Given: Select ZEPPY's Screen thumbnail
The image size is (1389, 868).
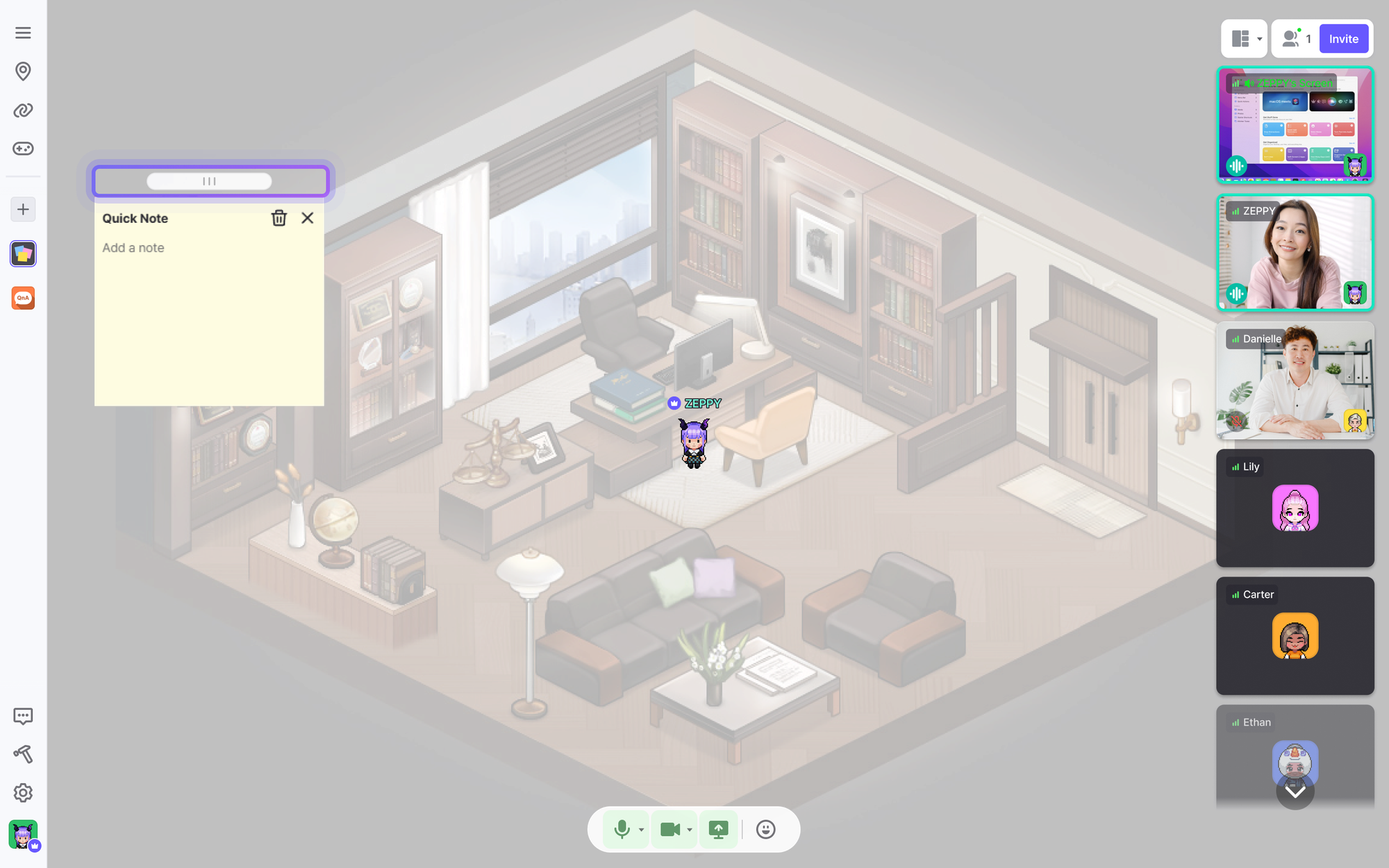Looking at the screenshot, I should coord(1295,125).
